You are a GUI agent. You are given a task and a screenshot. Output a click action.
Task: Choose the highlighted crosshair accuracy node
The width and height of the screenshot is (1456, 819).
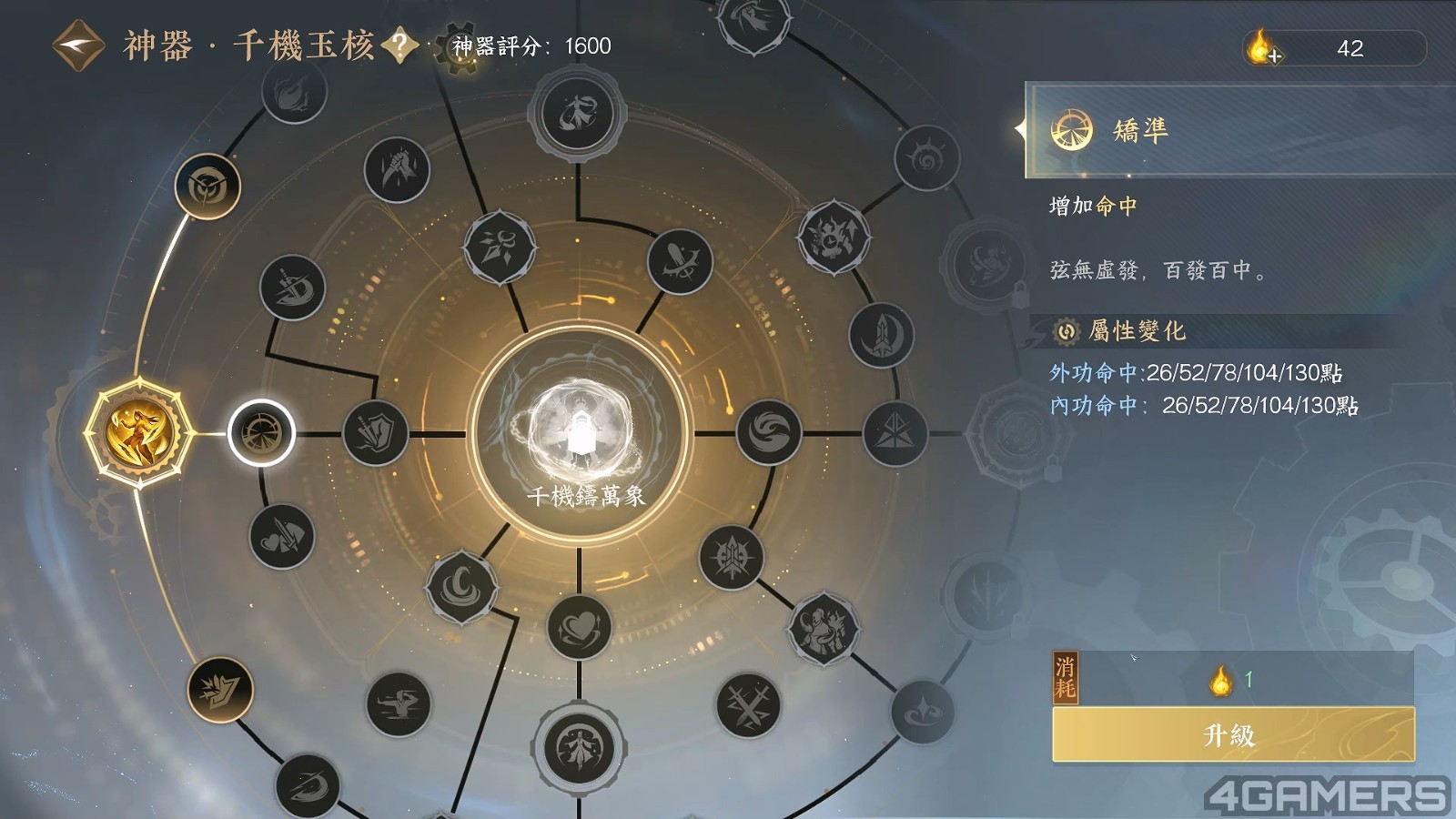coord(261,433)
